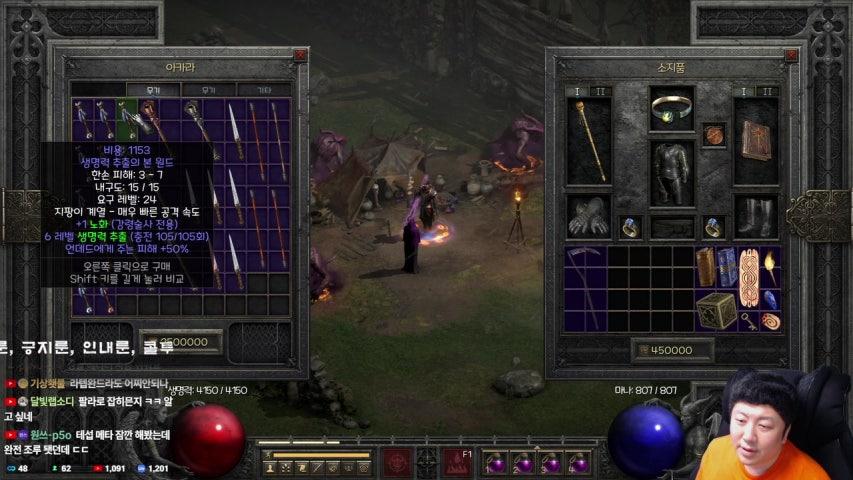Open the left-click skill selector
Viewport: 853px width, 480px height.
pos(396,462)
